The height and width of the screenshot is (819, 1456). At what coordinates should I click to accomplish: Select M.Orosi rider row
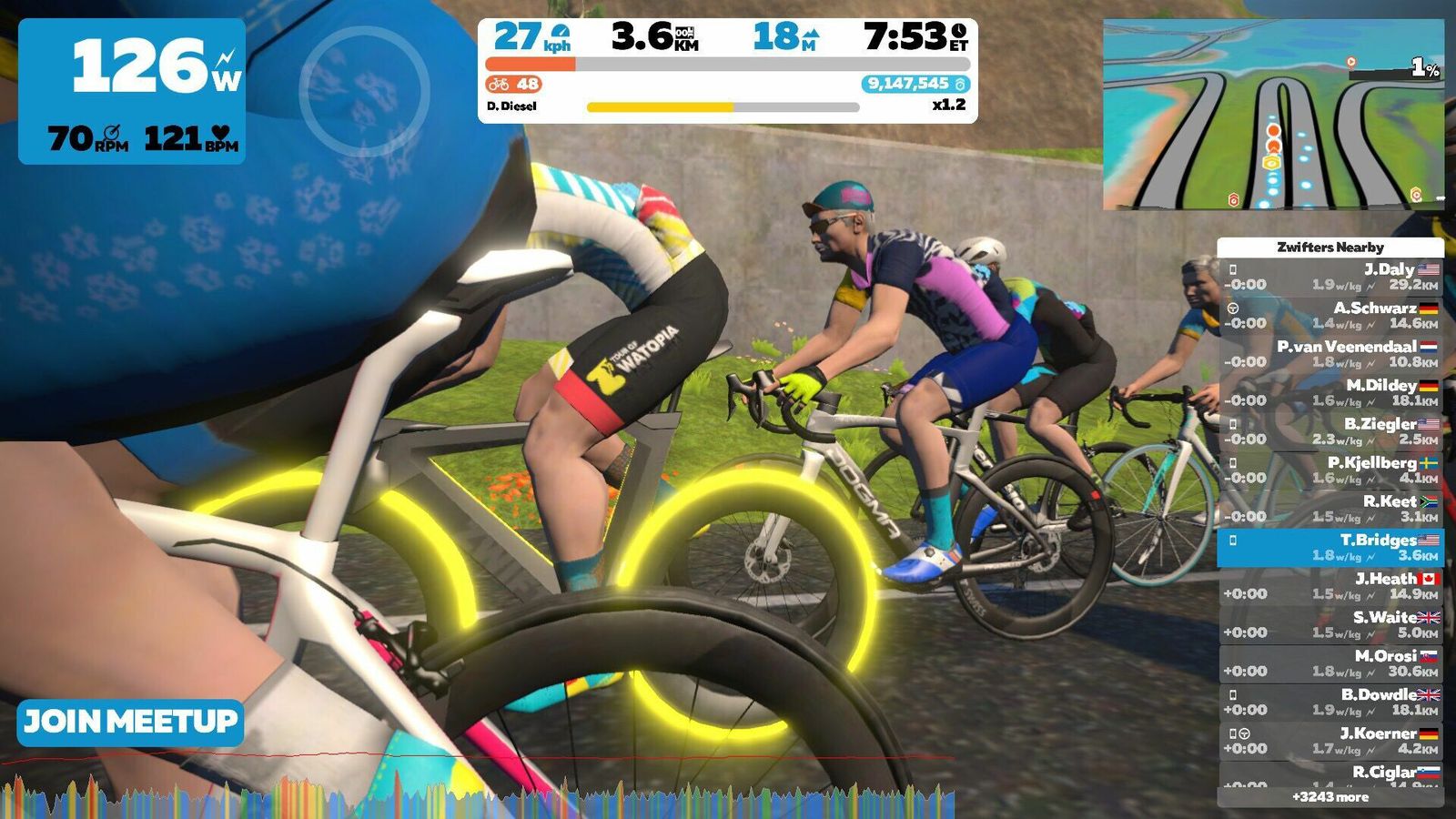click(1330, 663)
